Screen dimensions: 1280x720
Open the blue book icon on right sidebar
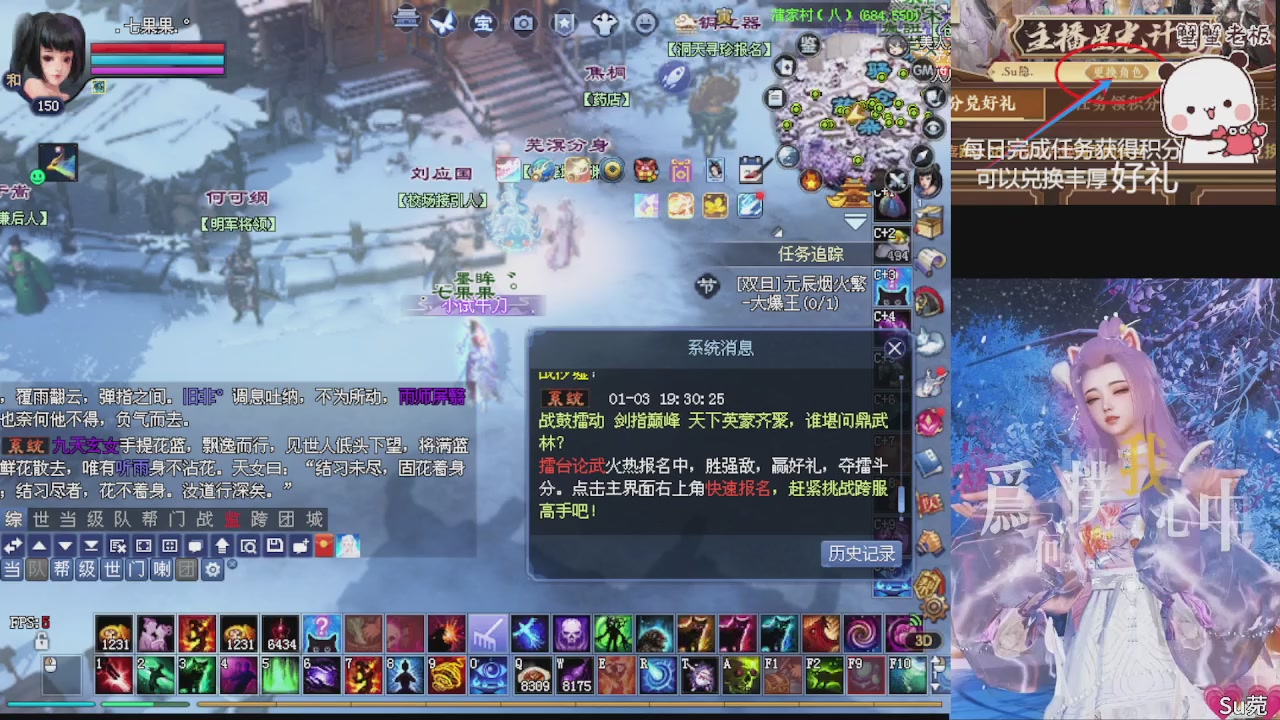(x=928, y=460)
